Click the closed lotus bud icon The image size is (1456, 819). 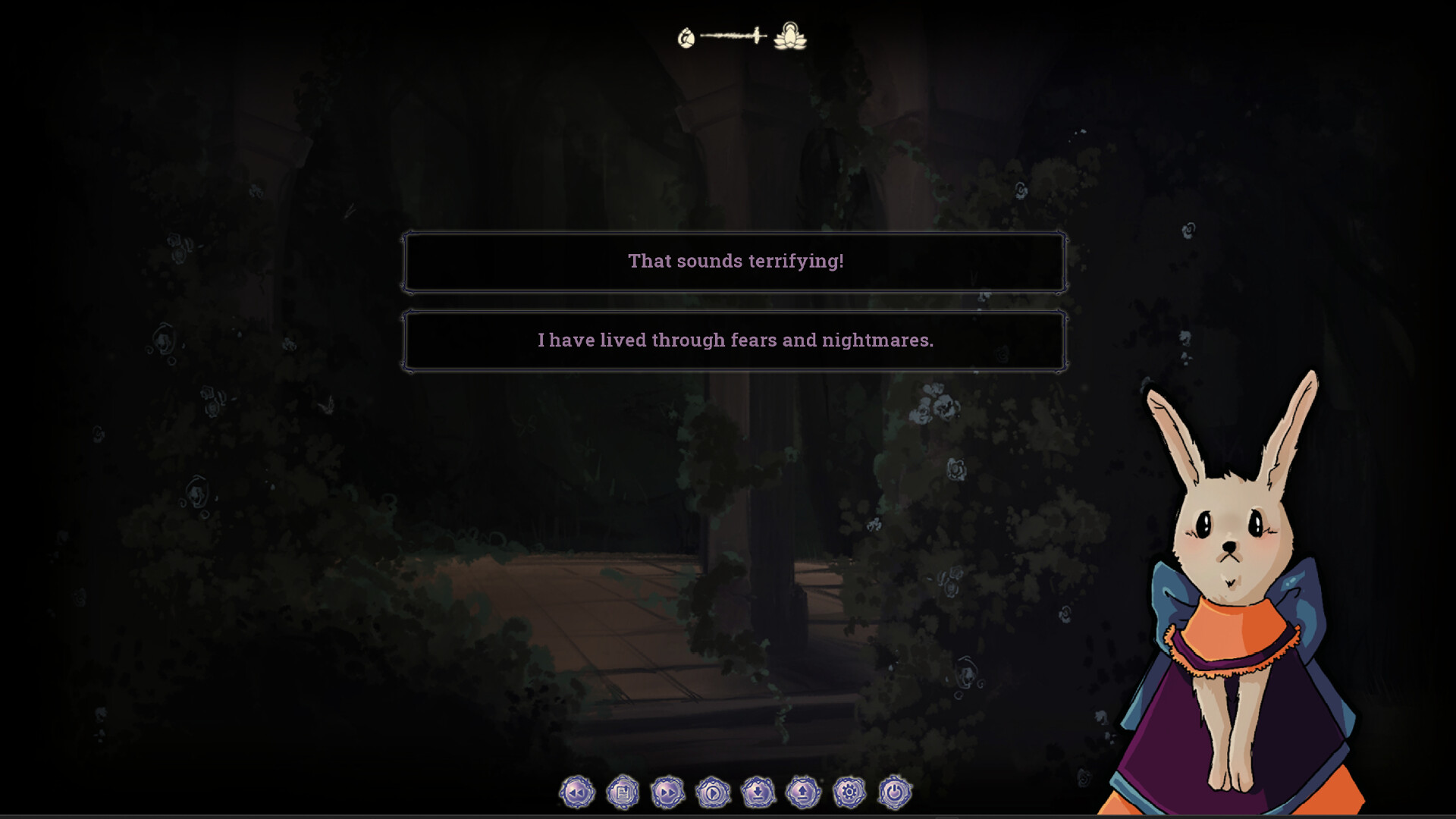pos(686,36)
